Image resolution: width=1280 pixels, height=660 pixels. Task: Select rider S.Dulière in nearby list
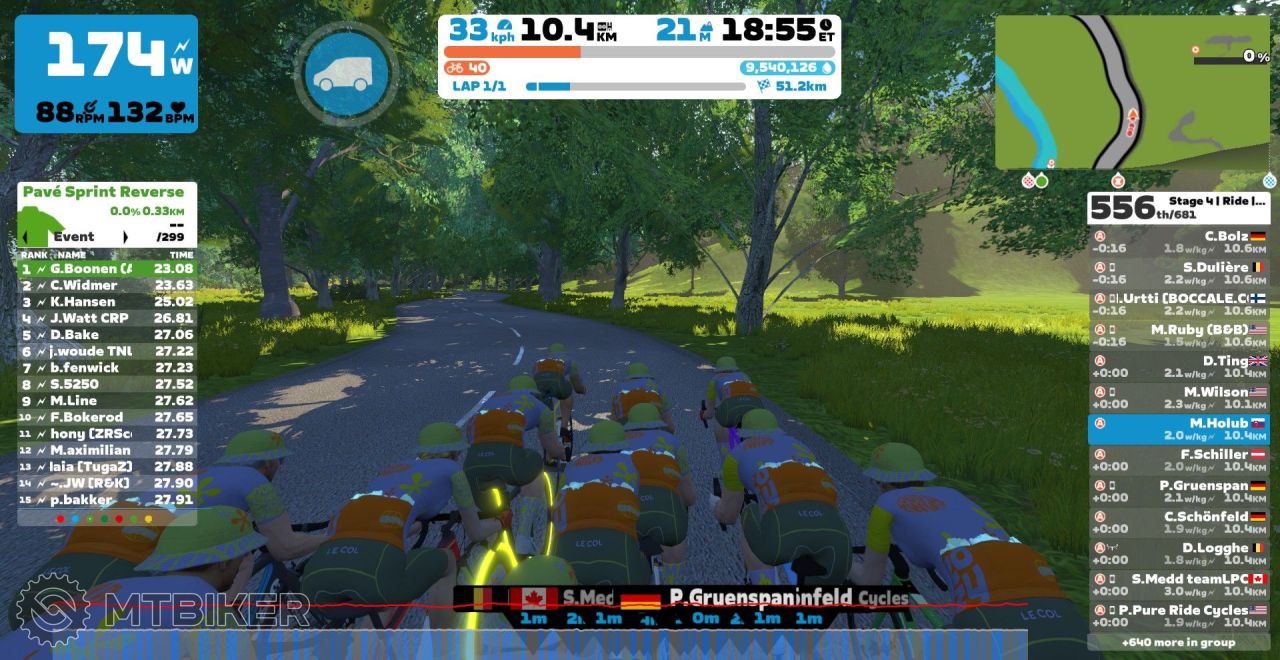[x=1178, y=274]
